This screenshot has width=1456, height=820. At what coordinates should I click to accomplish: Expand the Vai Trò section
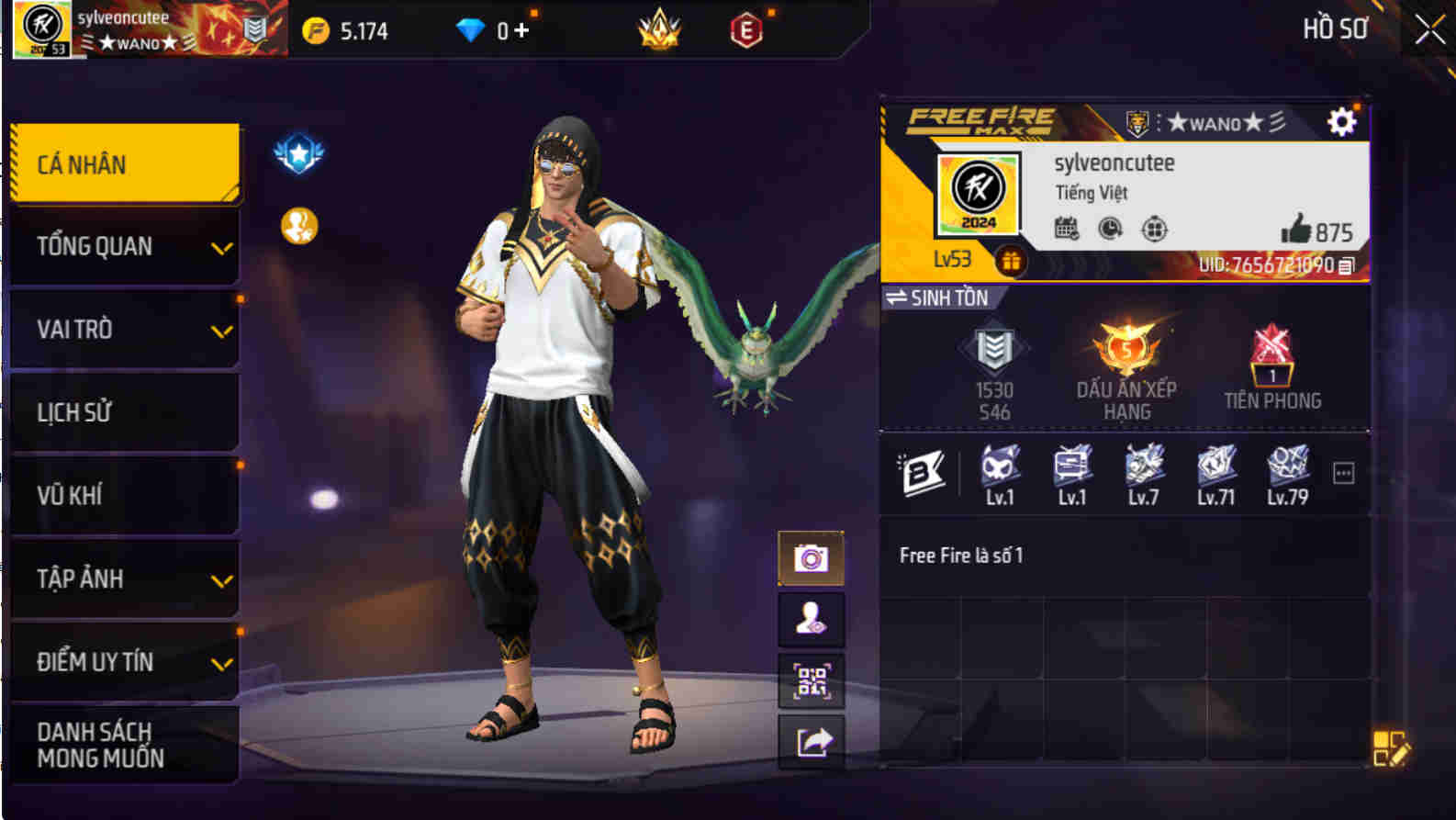tap(124, 330)
